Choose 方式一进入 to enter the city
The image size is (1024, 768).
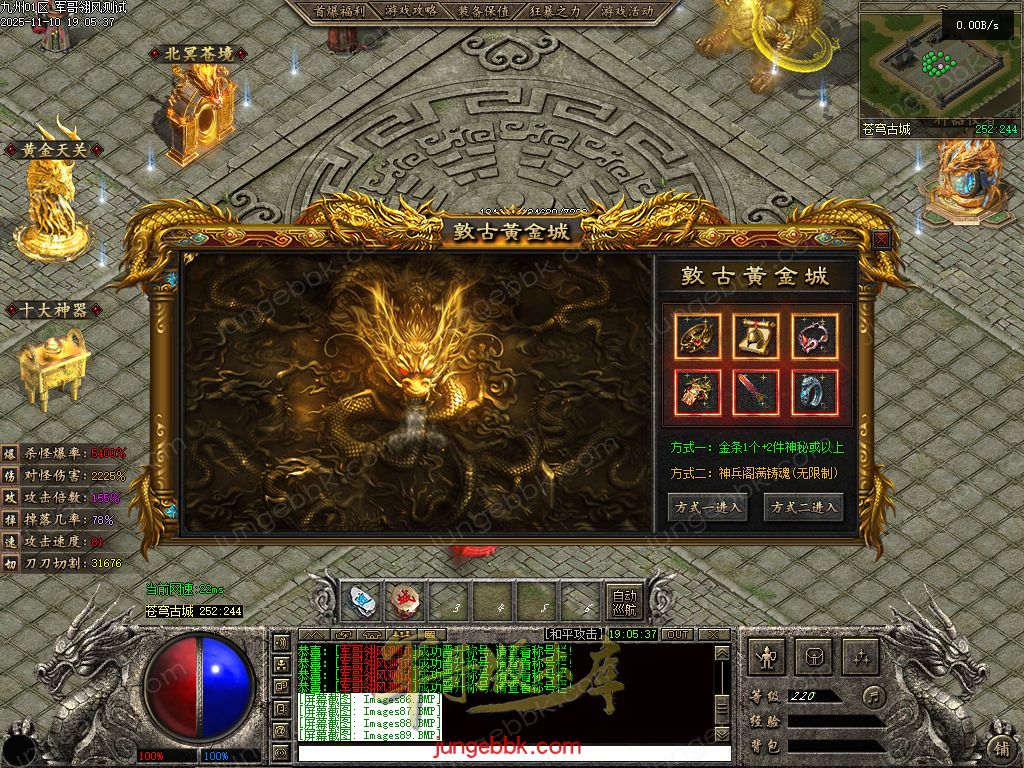pos(707,507)
